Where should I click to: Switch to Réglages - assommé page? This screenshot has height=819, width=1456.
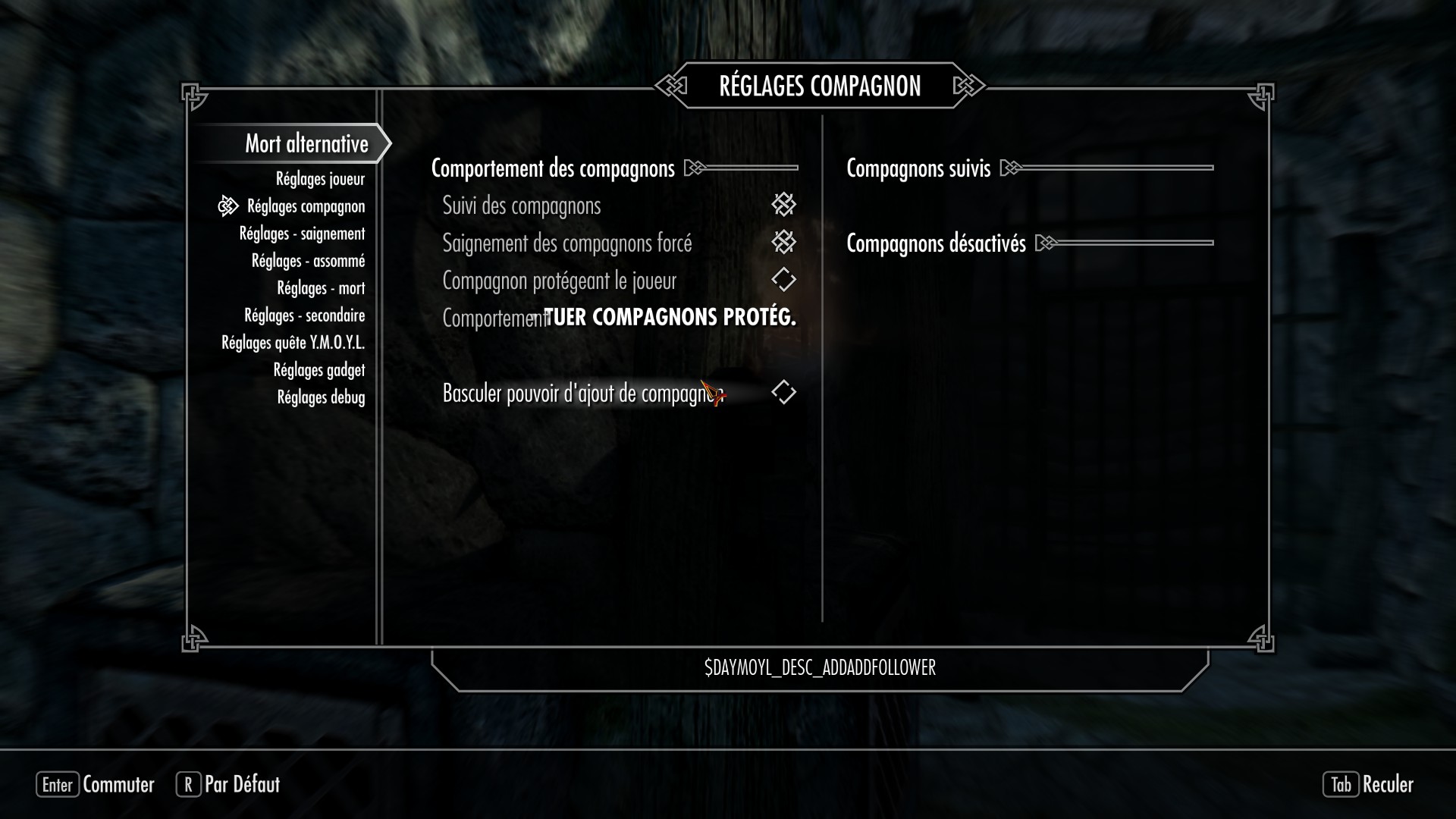[308, 261]
